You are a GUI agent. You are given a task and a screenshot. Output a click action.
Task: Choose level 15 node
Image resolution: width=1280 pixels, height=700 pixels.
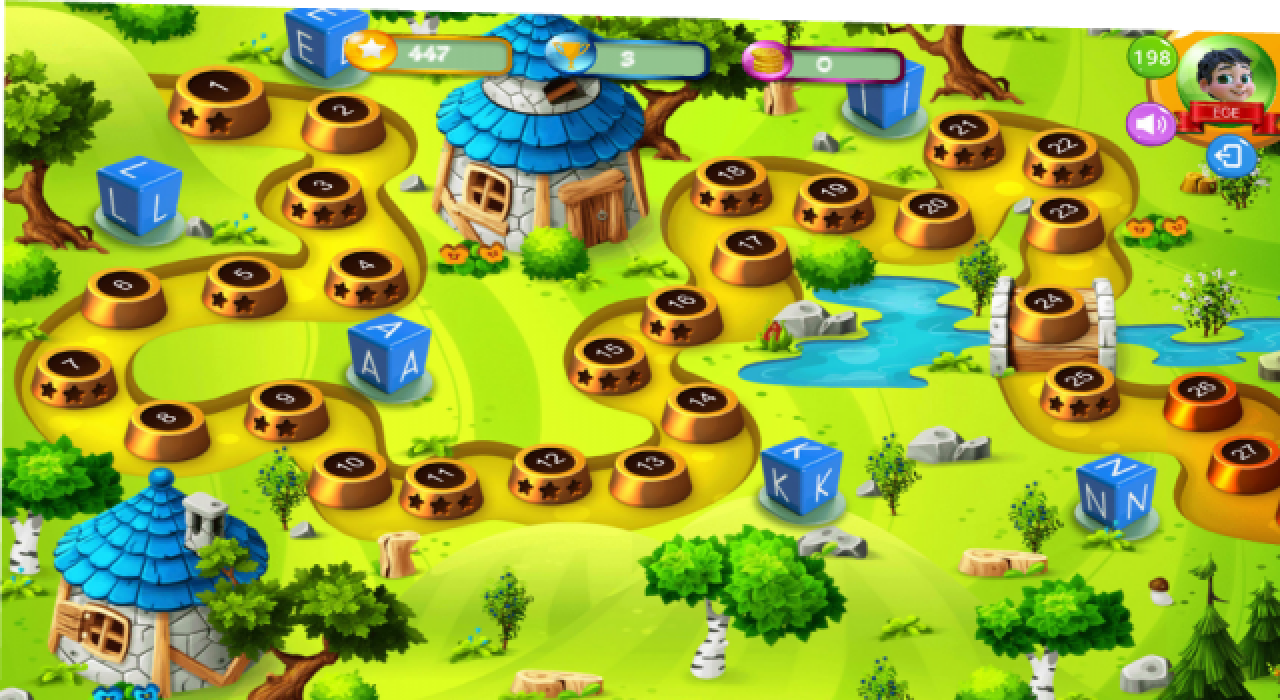coord(609,360)
